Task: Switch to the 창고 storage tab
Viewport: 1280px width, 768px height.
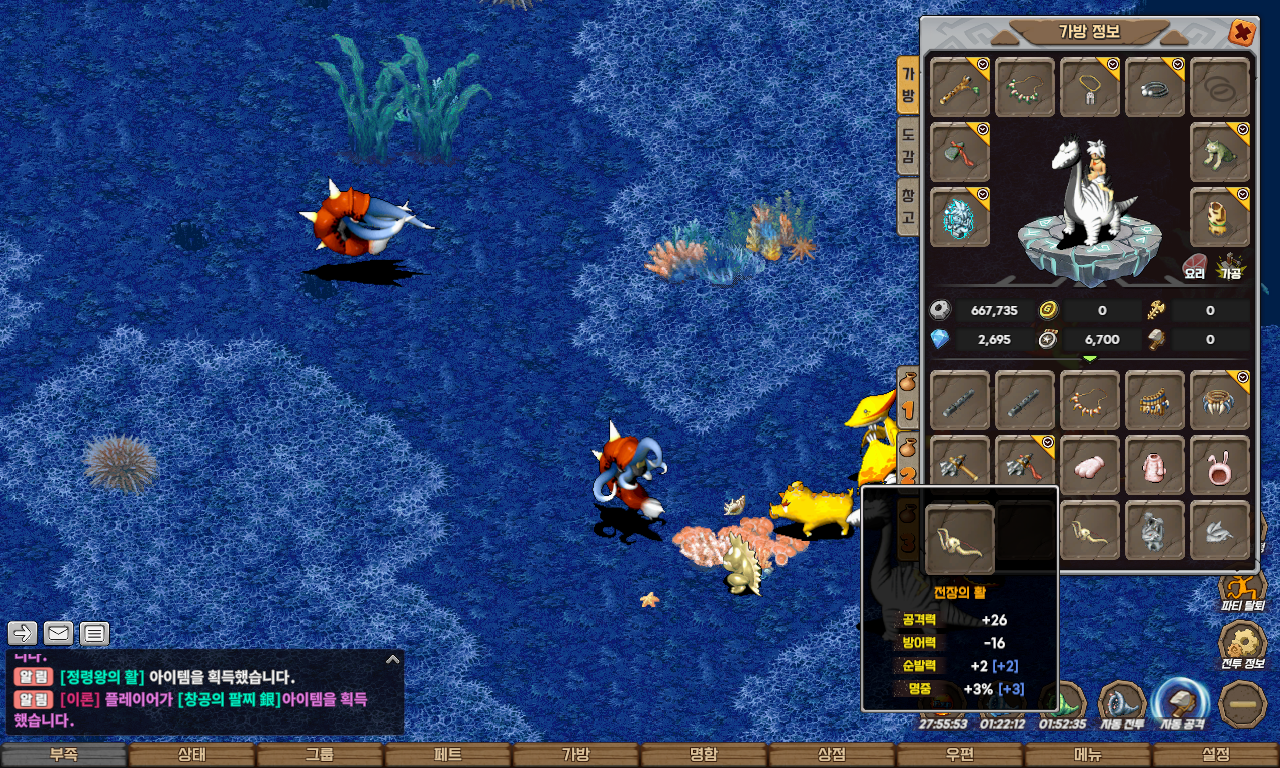Action: tap(908, 204)
